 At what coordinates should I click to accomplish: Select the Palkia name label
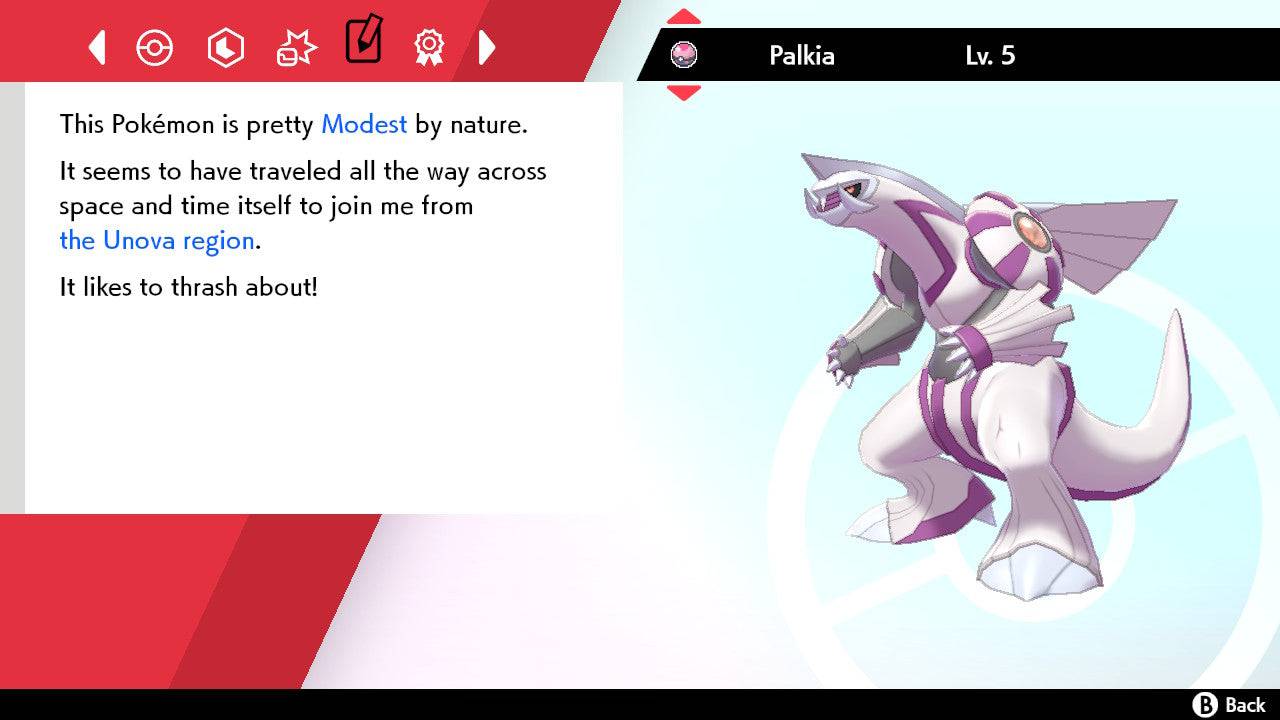coord(801,56)
